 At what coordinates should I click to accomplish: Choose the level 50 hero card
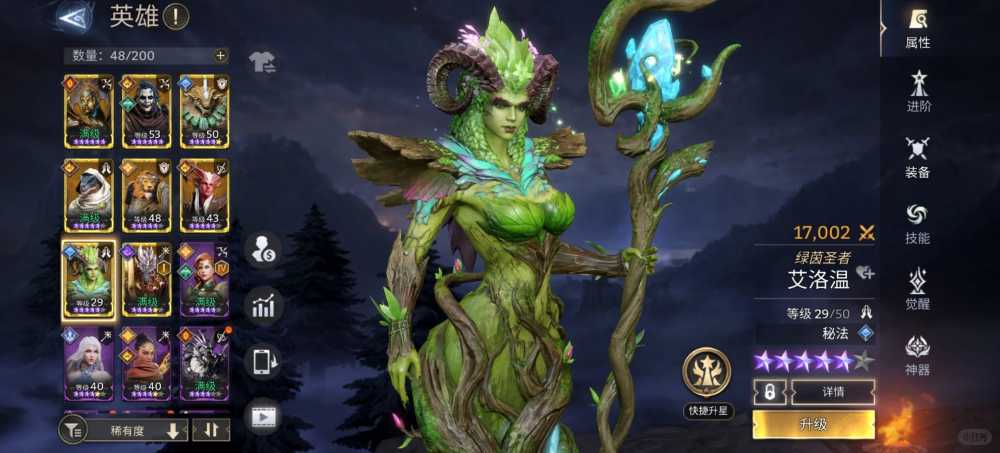[x=204, y=111]
